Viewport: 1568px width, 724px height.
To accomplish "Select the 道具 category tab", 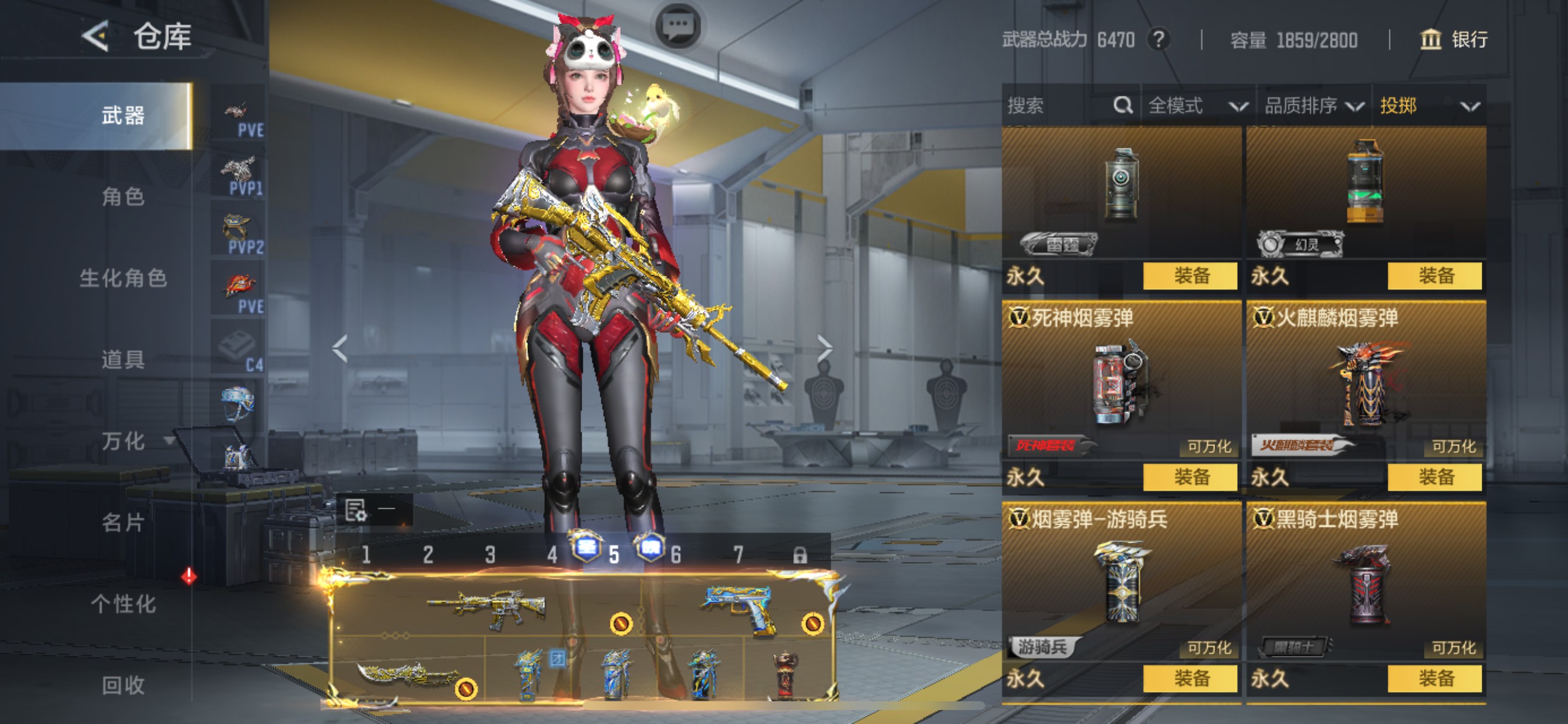I will pos(123,360).
